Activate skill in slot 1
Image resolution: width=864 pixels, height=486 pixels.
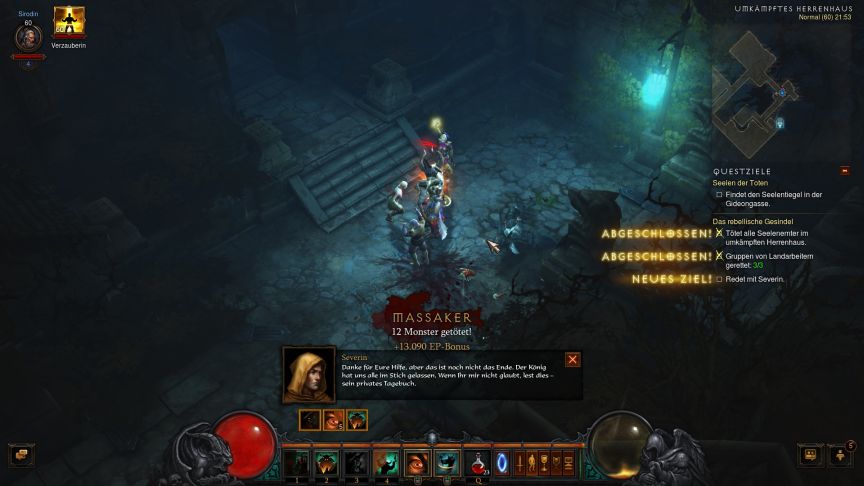tap(297, 463)
